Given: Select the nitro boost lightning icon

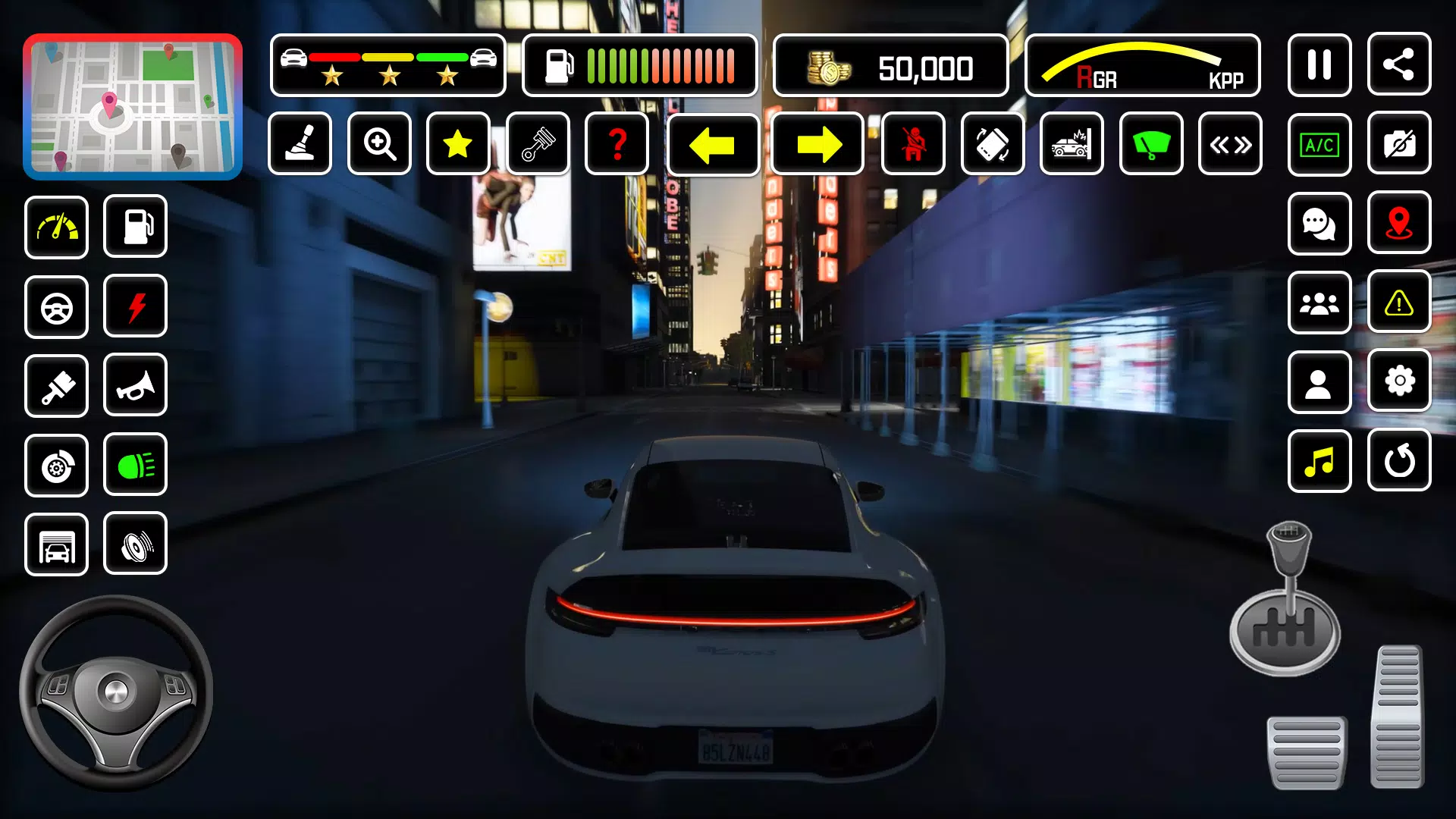Looking at the screenshot, I should 135,306.
